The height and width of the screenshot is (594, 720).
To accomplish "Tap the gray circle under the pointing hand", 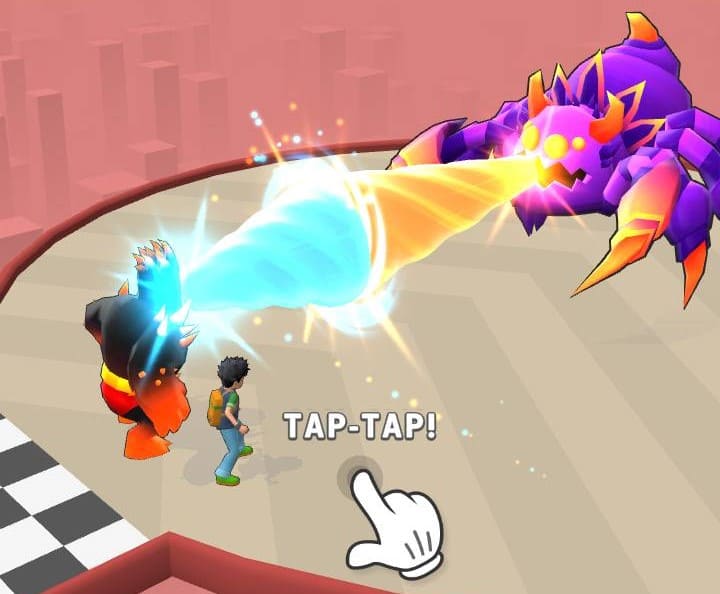I will click(361, 478).
